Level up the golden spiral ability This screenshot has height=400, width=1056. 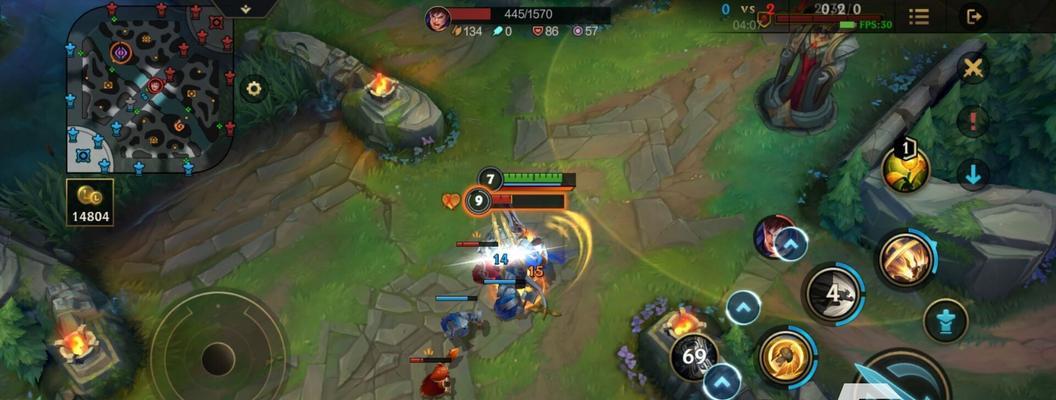click(743, 307)
